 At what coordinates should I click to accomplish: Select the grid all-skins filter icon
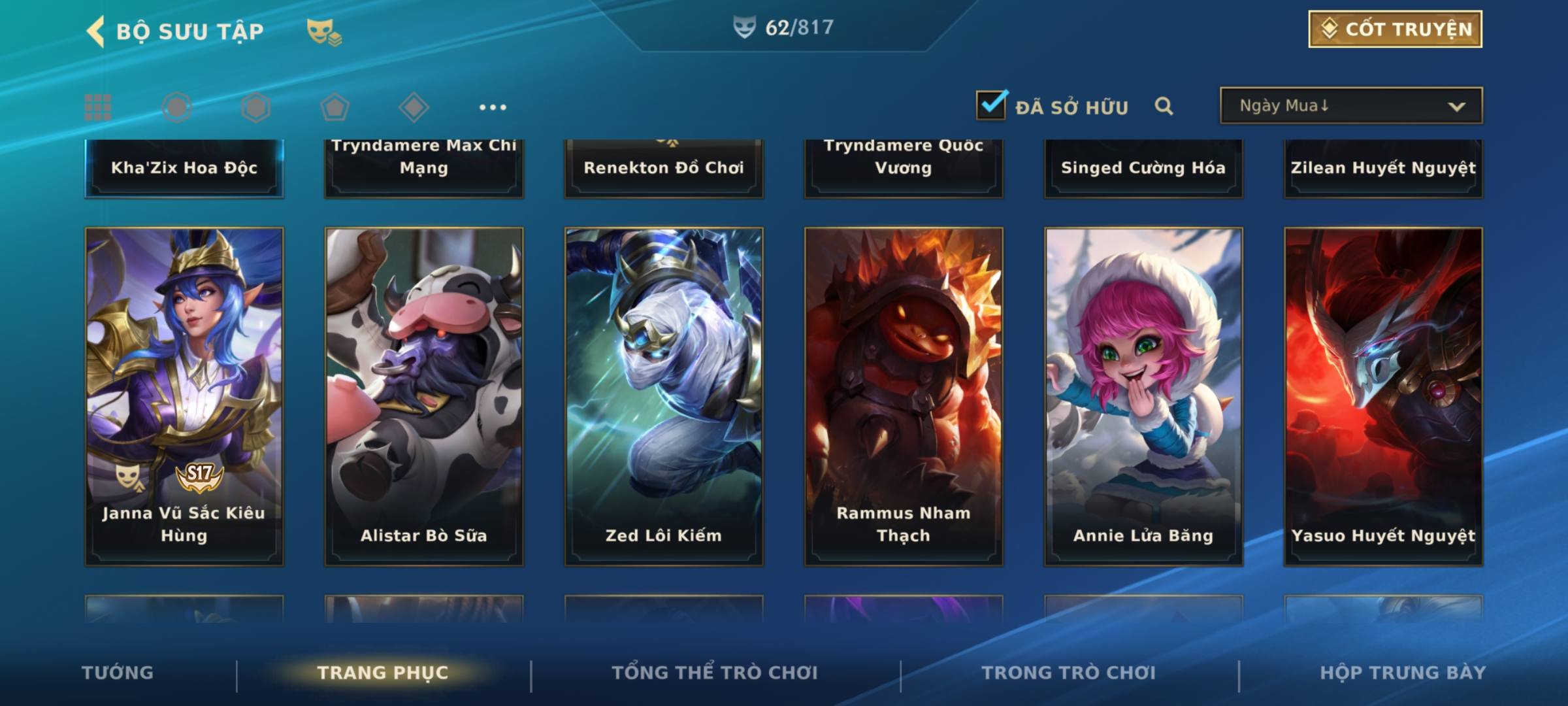(98, 107)
